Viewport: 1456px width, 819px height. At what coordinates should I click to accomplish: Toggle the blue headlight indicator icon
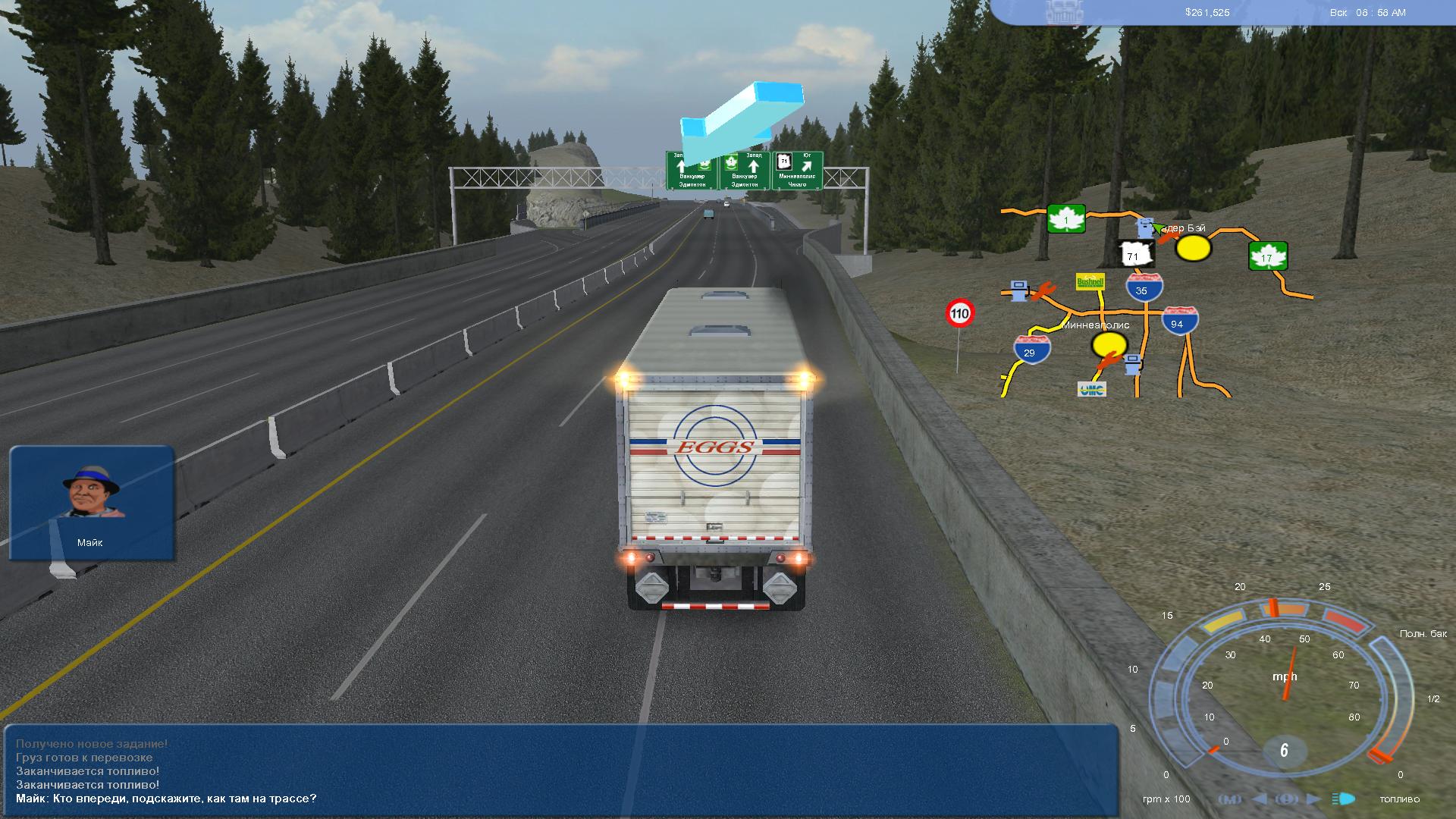(x=1344, y=799)
